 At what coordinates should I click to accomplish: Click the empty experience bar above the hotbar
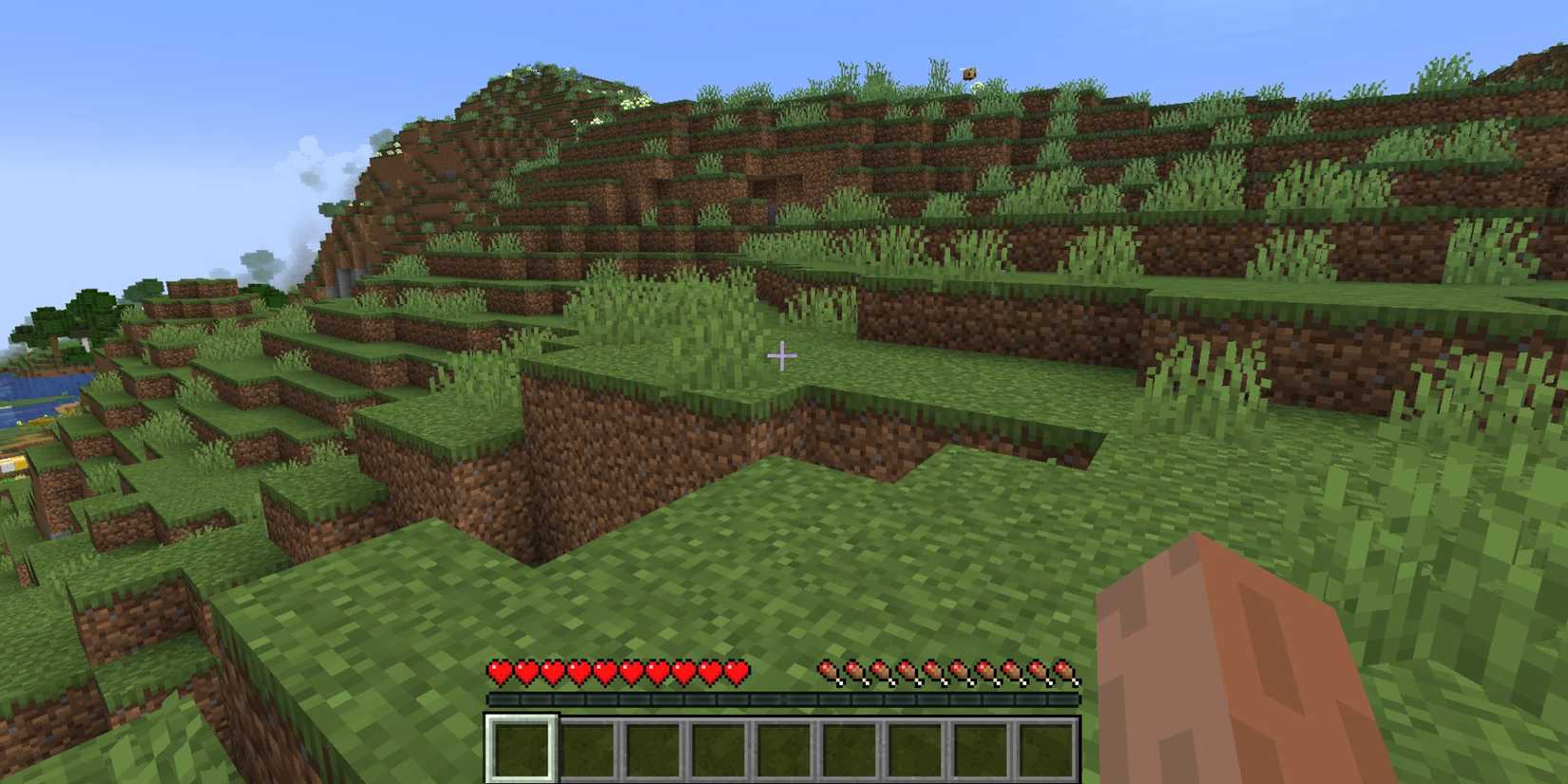tap(783, 698)
